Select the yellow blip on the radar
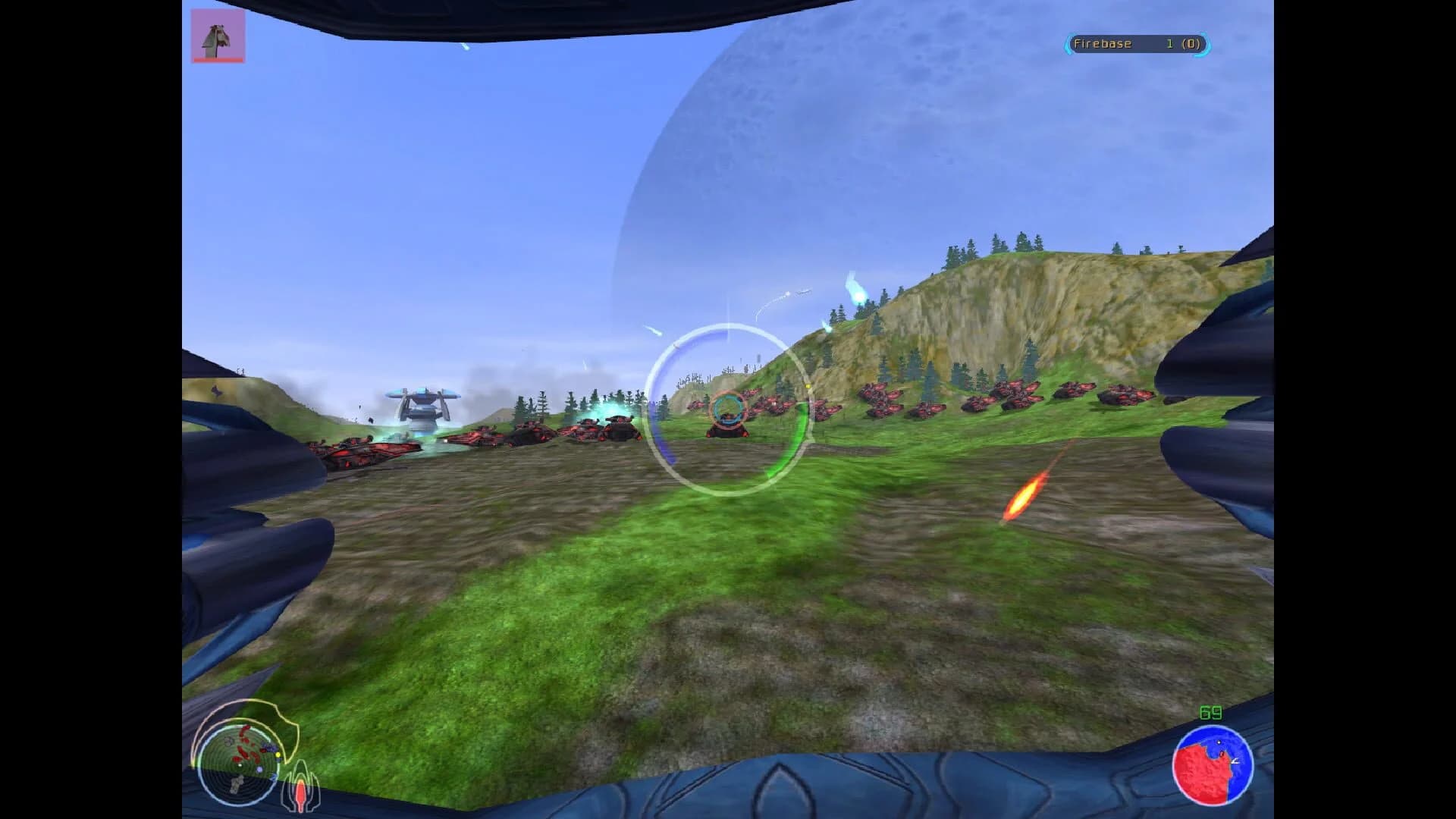The height and width of the screenshot is (819, 1456). pyautogui.click(x=278, y=755)
